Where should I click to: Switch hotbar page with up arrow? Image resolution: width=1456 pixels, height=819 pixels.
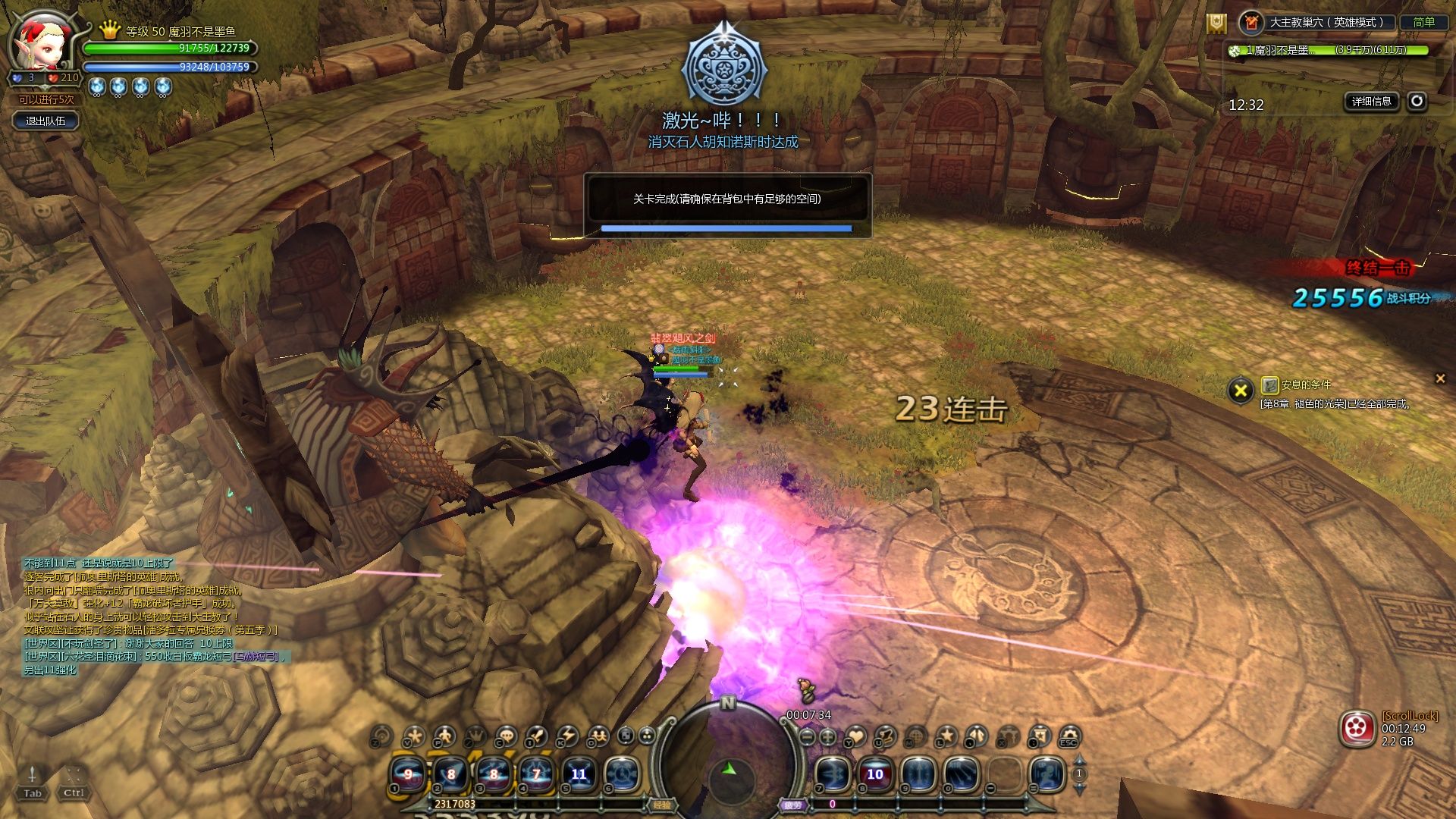click(1079, 760)
